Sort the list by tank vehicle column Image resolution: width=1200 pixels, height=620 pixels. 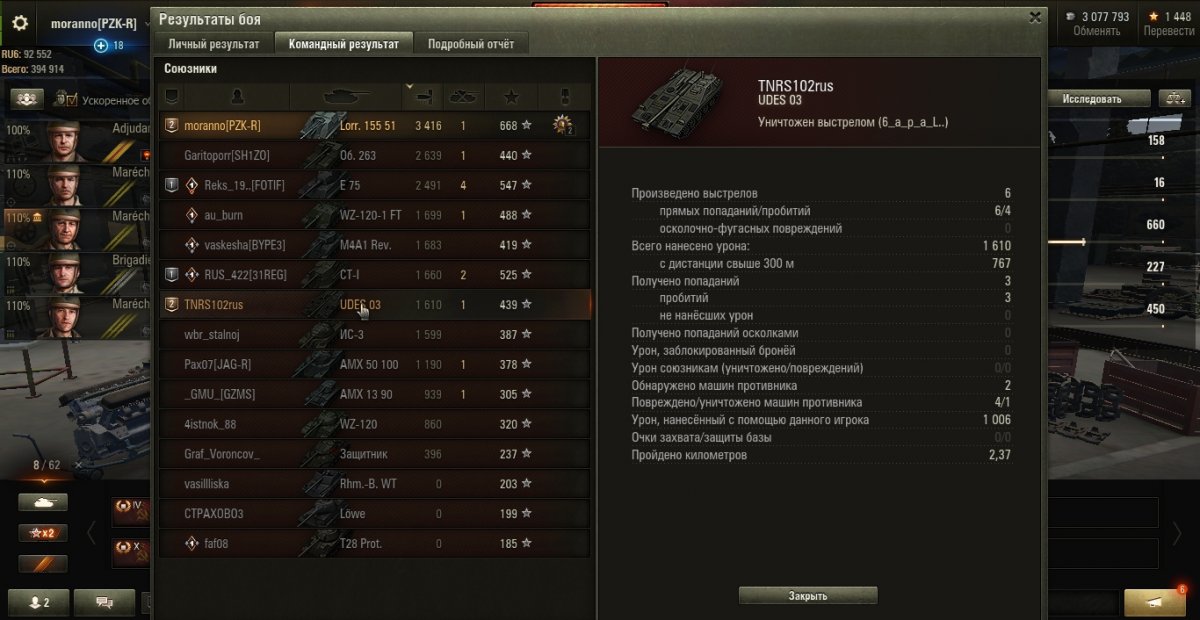pos(345,97)
